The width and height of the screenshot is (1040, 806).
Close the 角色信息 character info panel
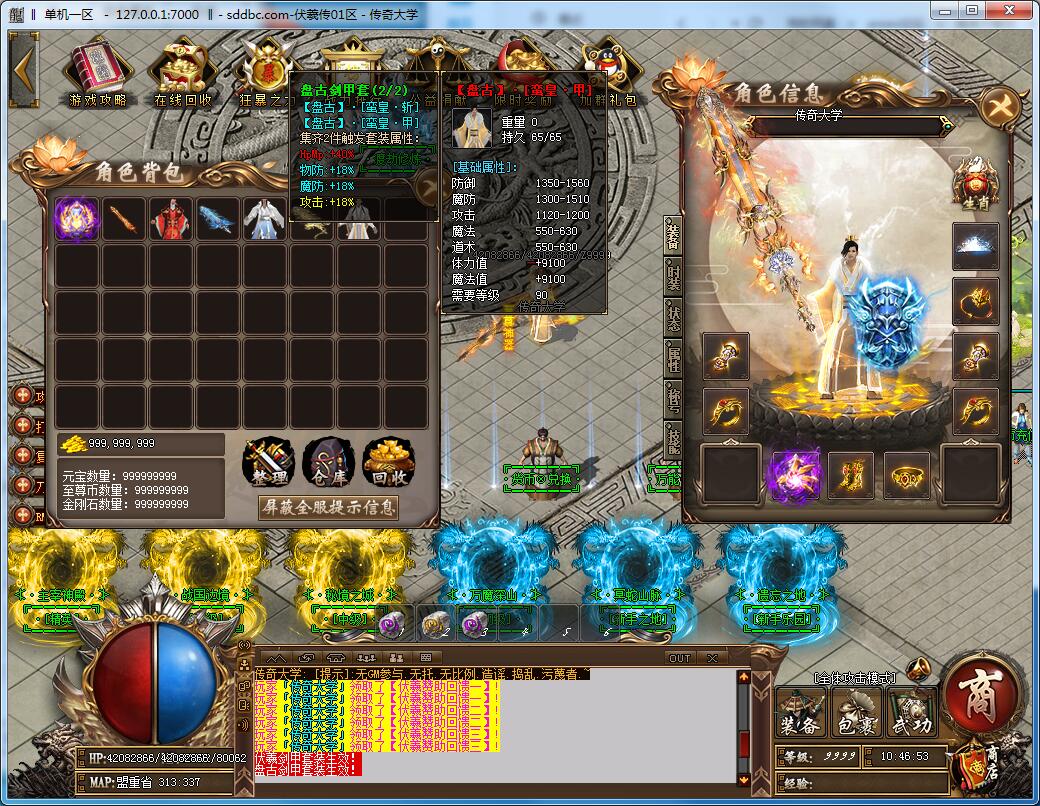click(x=1000, y=104)
